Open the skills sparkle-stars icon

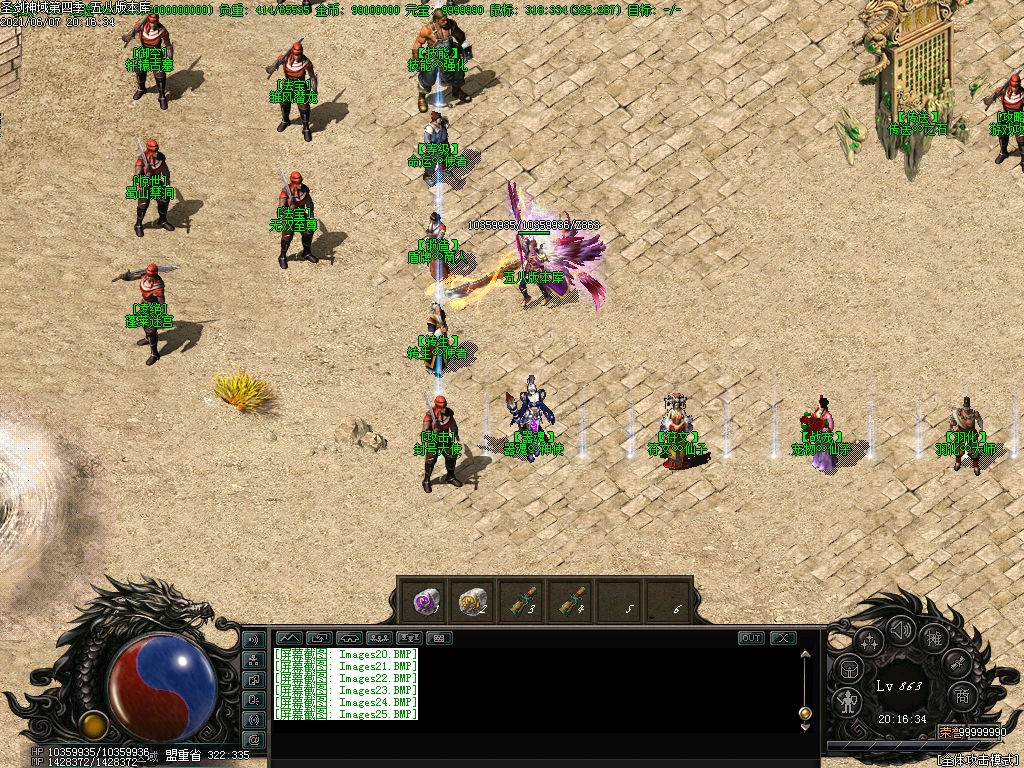(867, 640)
